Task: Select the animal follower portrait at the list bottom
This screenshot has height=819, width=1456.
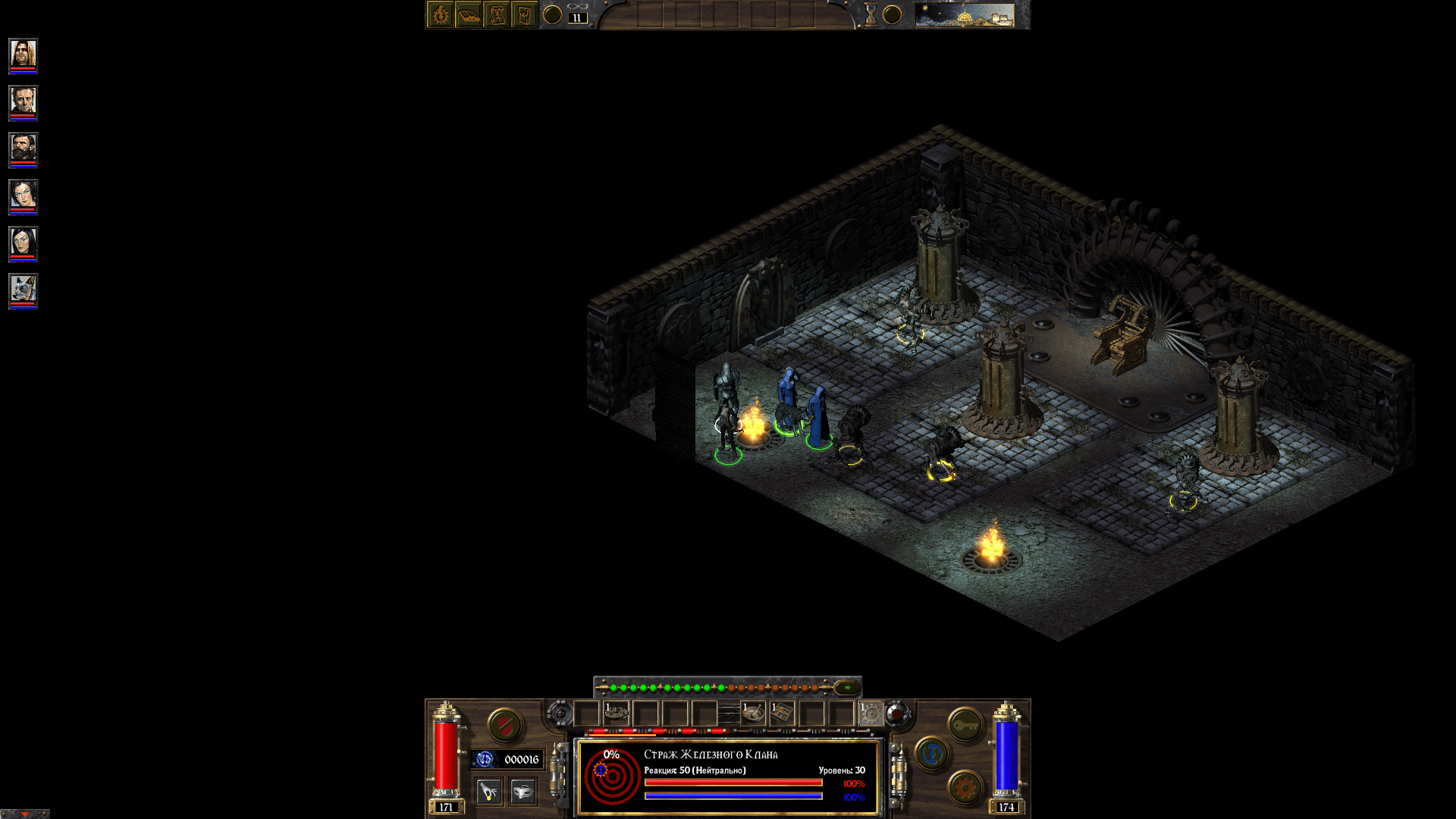Action: tap(22, 287)
